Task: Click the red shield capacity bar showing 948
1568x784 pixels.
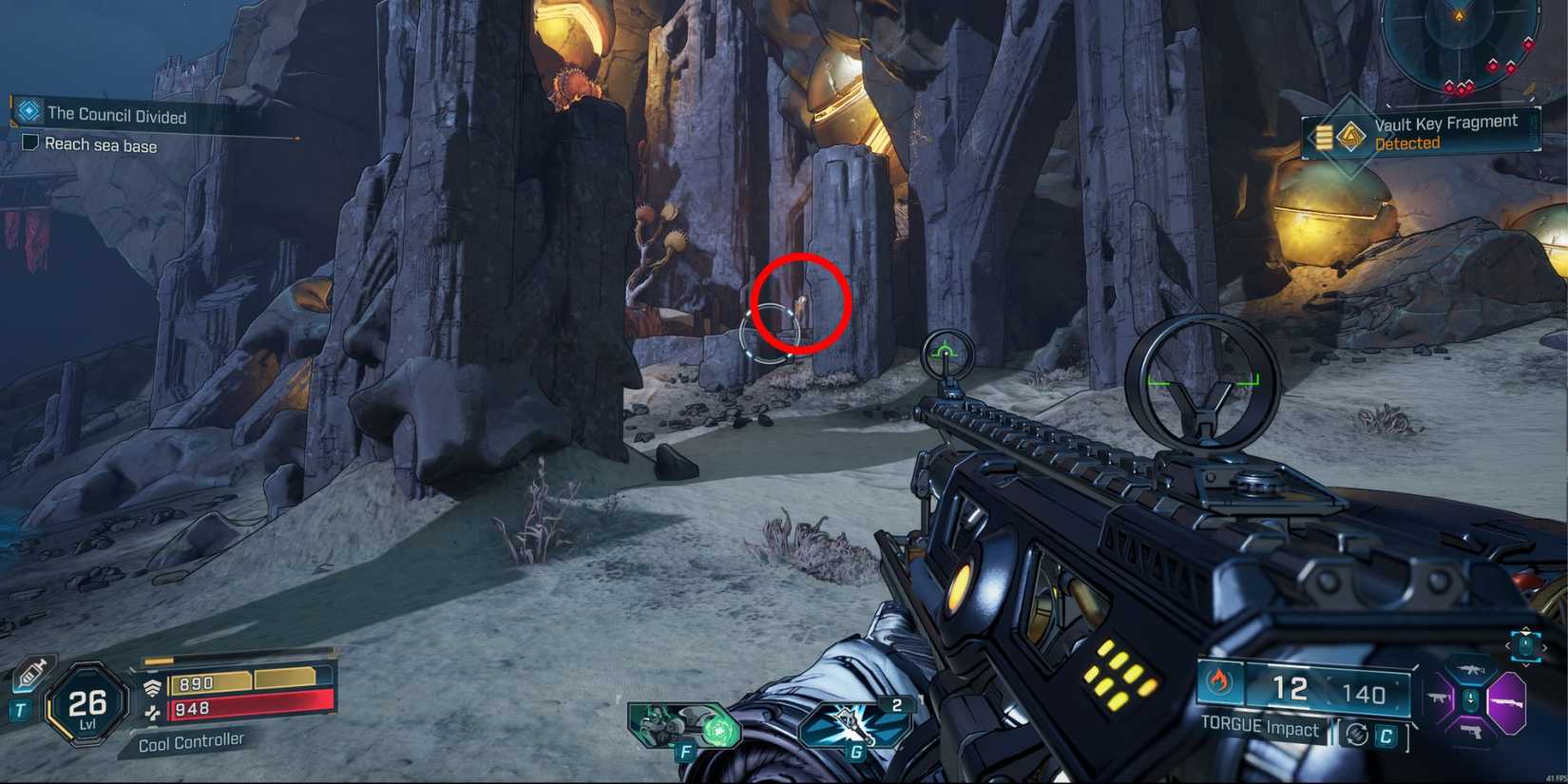Action: 238,707
